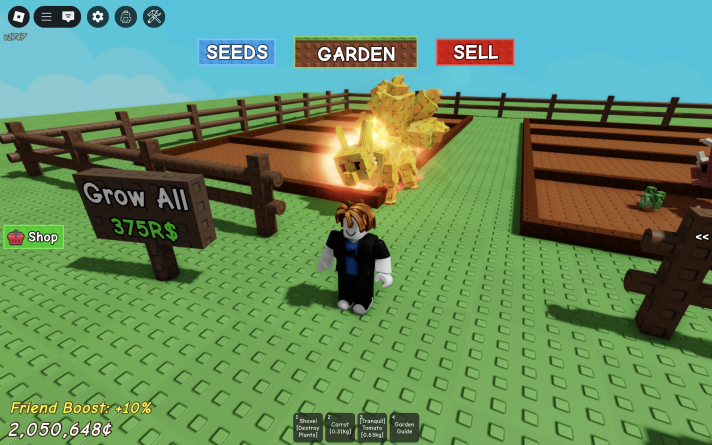Open the backpack inventory icon
This screenshot has width=712, height=445.
pyautogui.click(x=125, y=17)
